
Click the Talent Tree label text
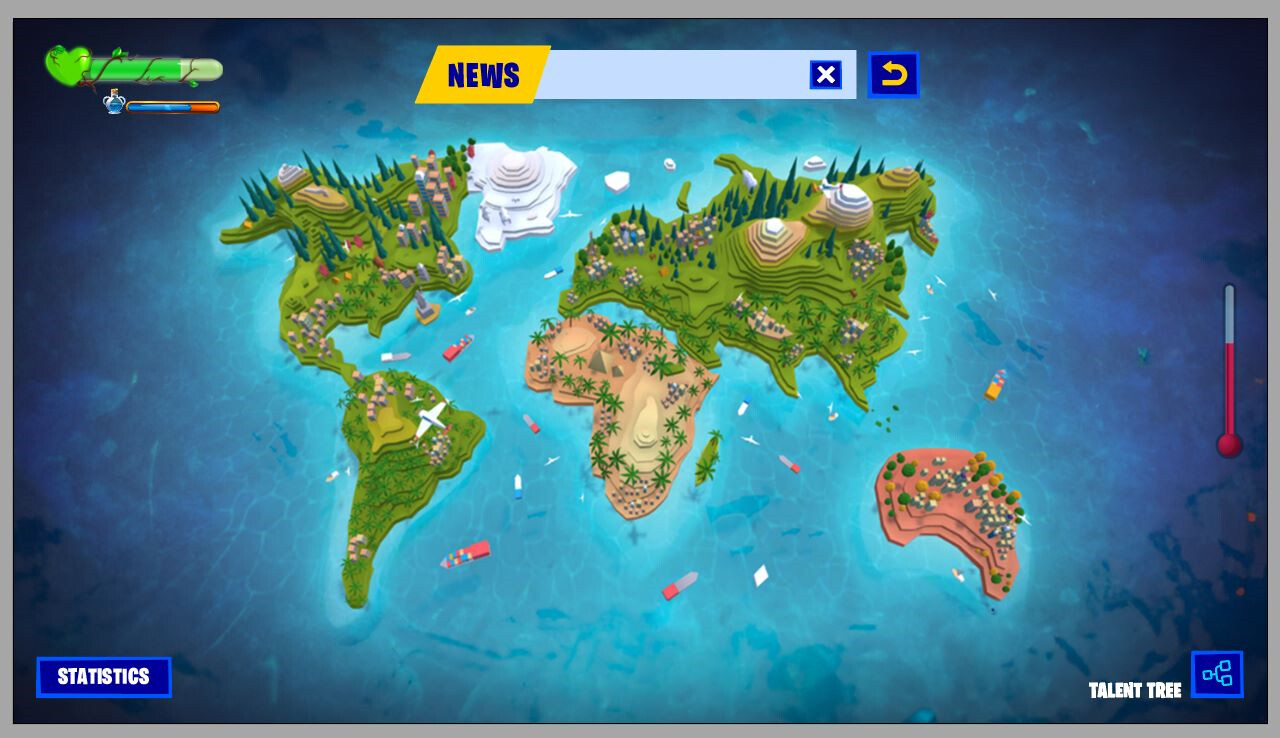[x=1136, y=690]
